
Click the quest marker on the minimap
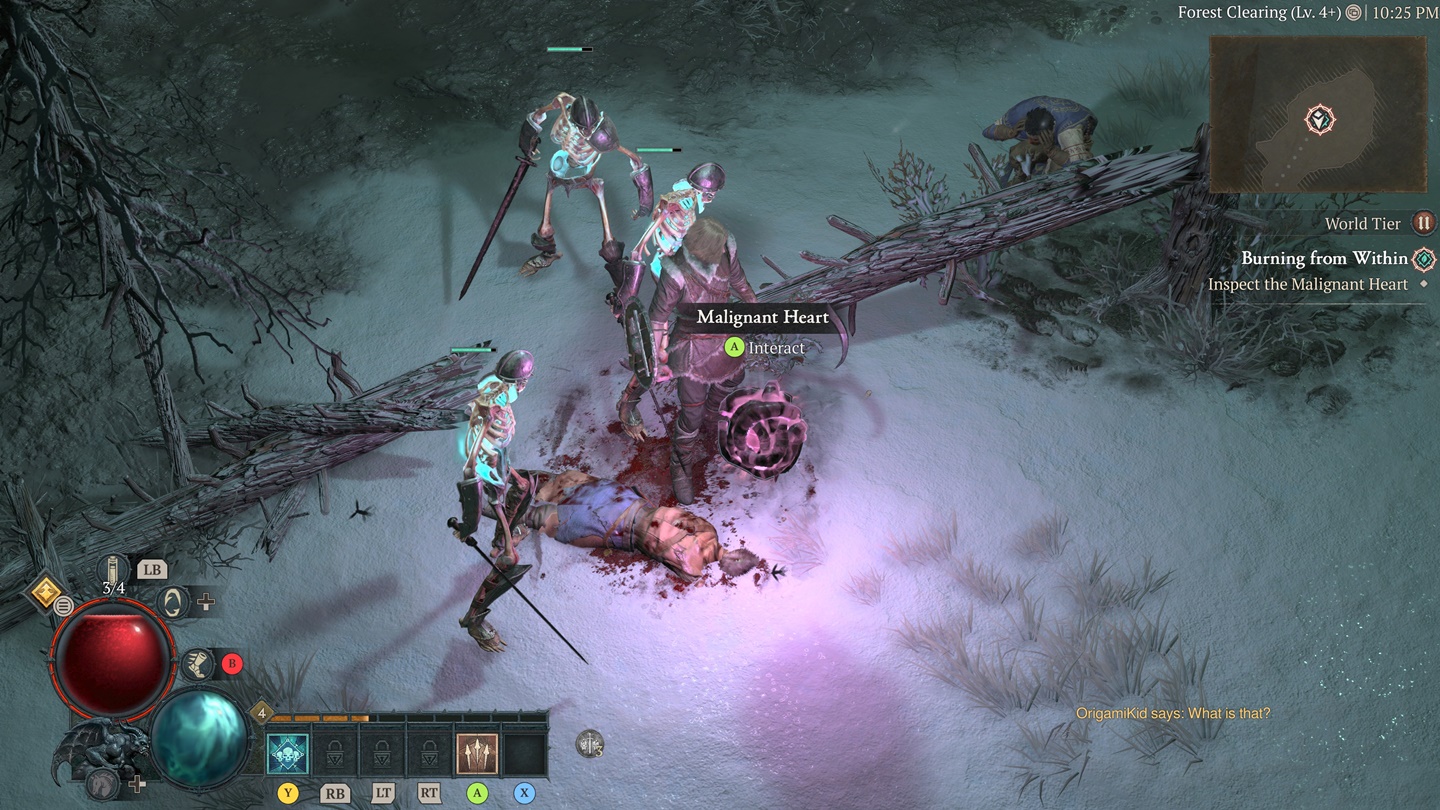(1320, 120)
